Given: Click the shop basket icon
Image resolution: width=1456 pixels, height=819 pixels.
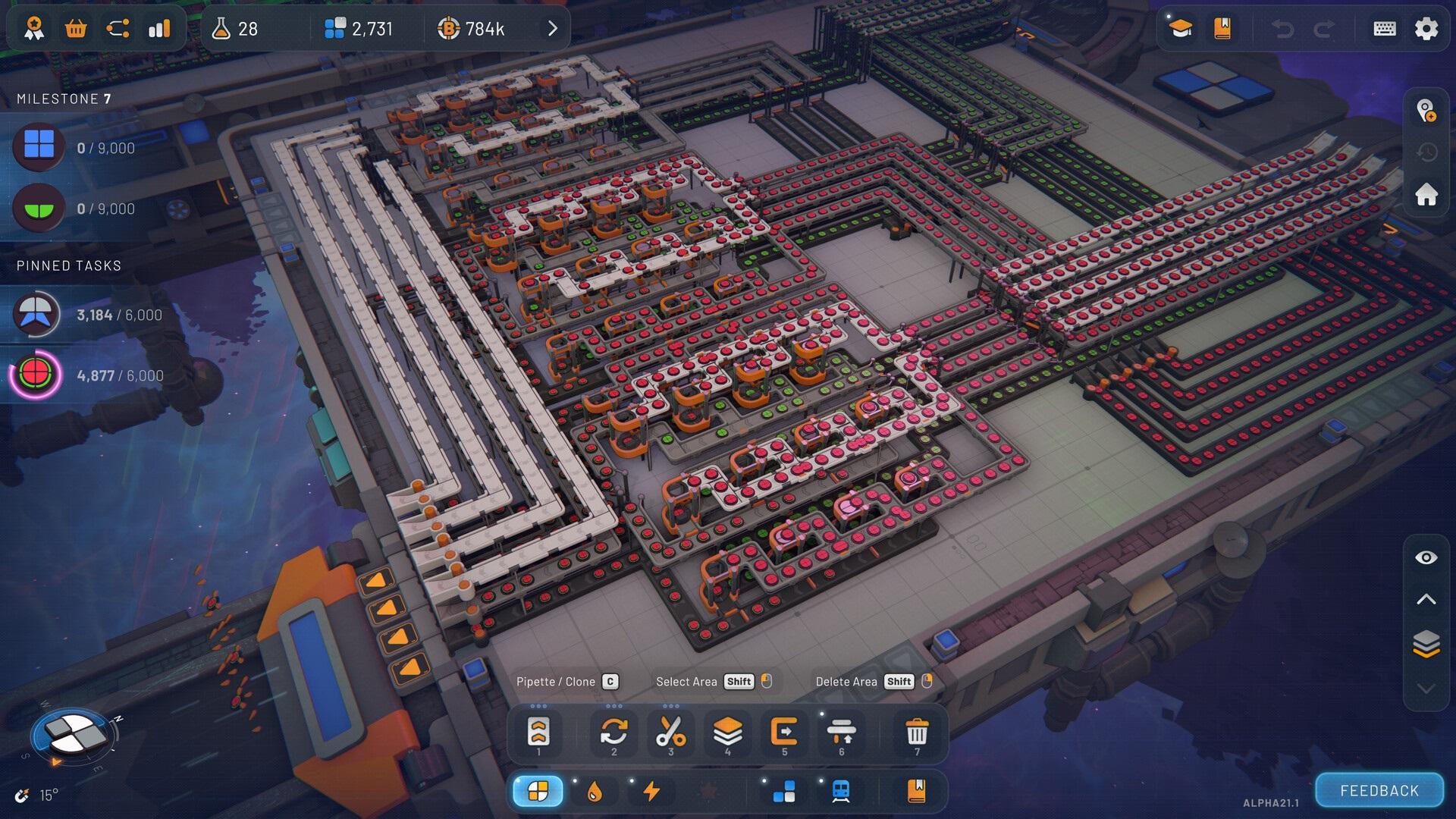Looking at the screenshot, I should 76,29.
